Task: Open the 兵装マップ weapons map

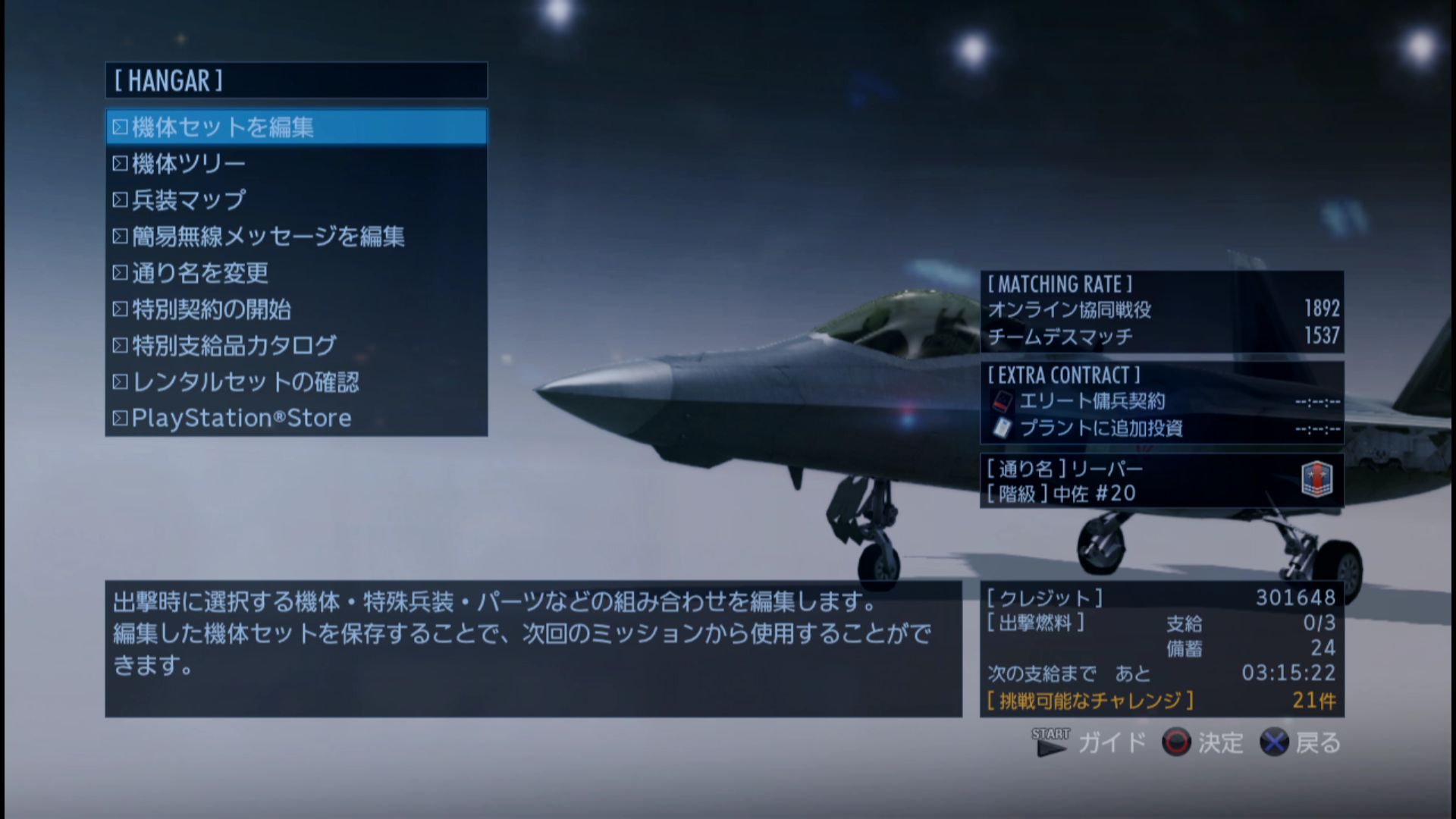Action: (x=296, y=199)
